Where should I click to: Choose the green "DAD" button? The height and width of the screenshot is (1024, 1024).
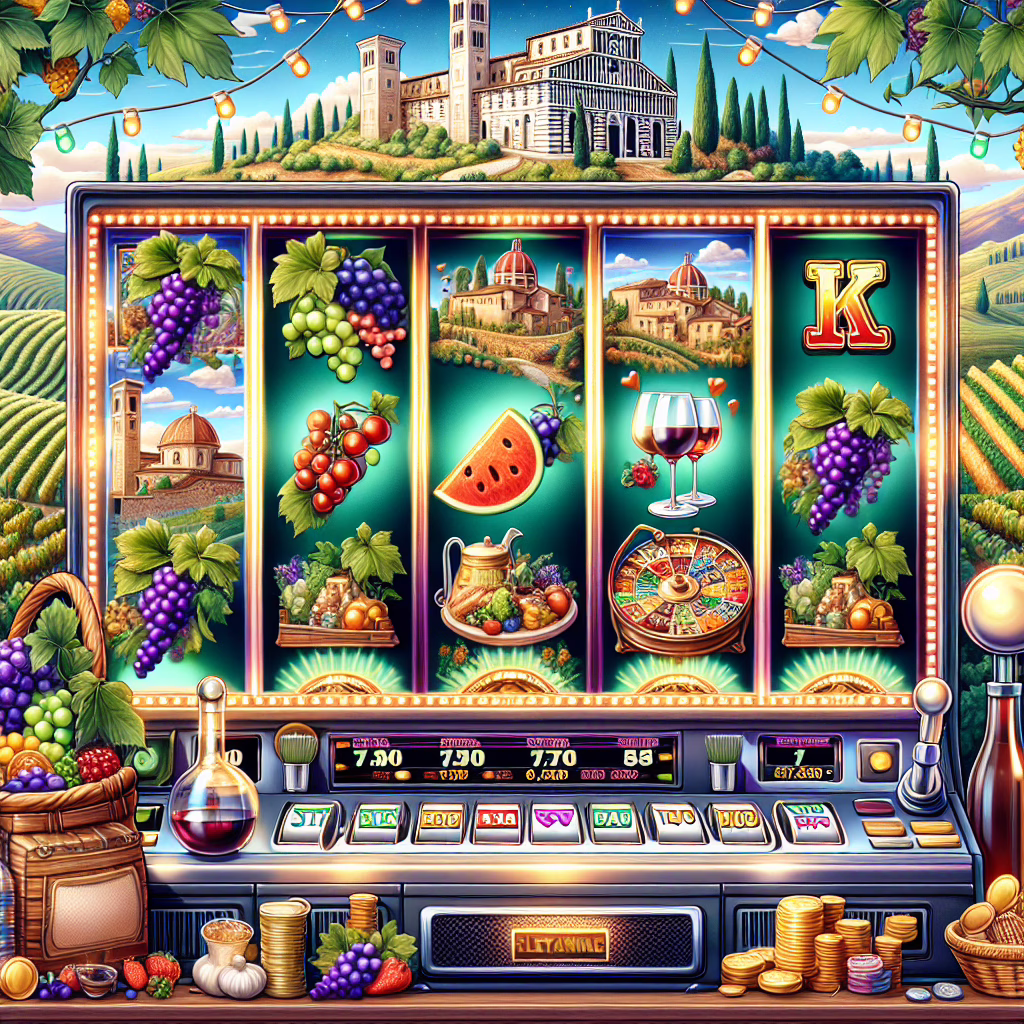click(x=617, y=822)
